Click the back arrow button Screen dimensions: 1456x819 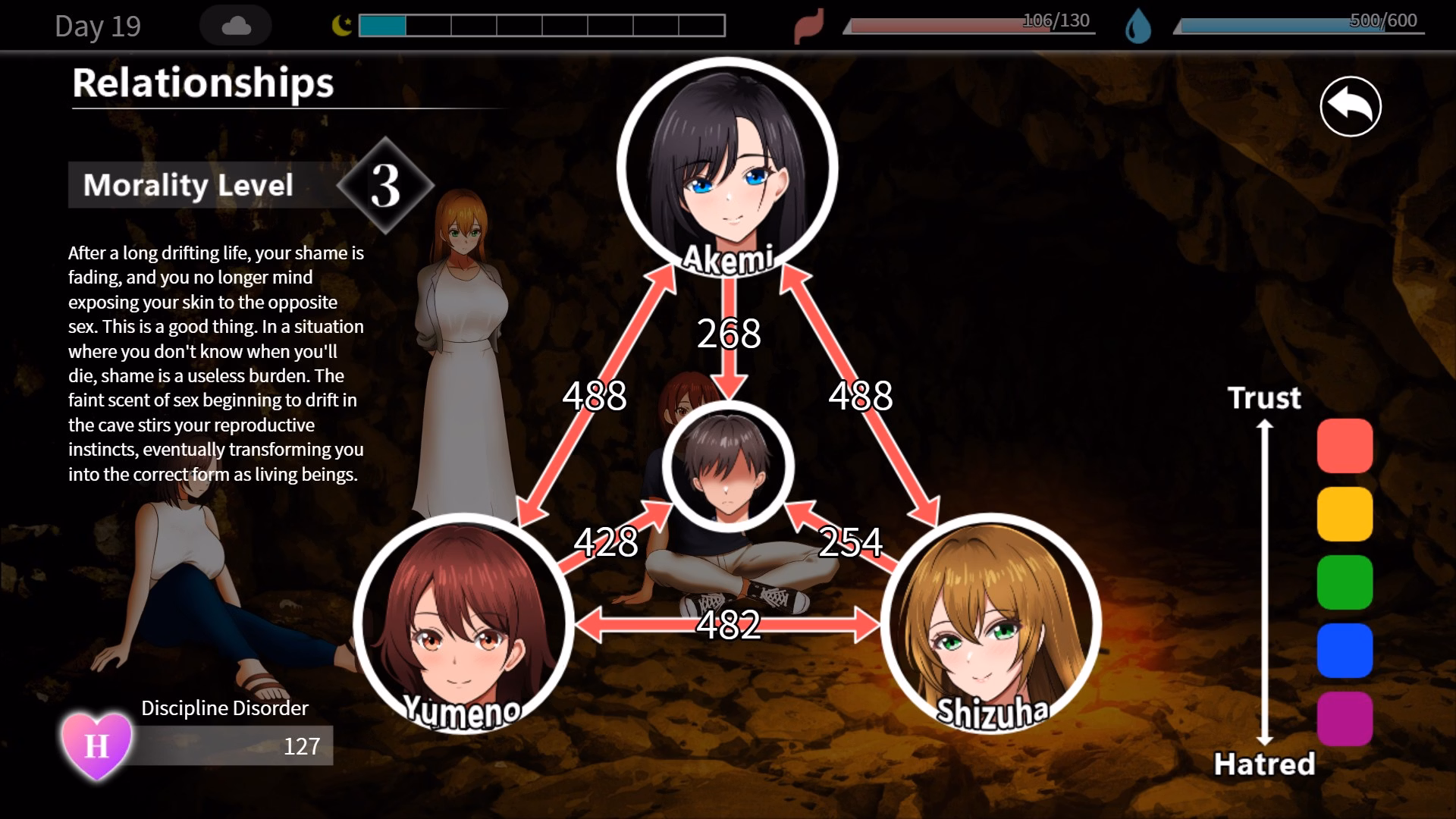pyautogui.click(x=1351, y=107)
